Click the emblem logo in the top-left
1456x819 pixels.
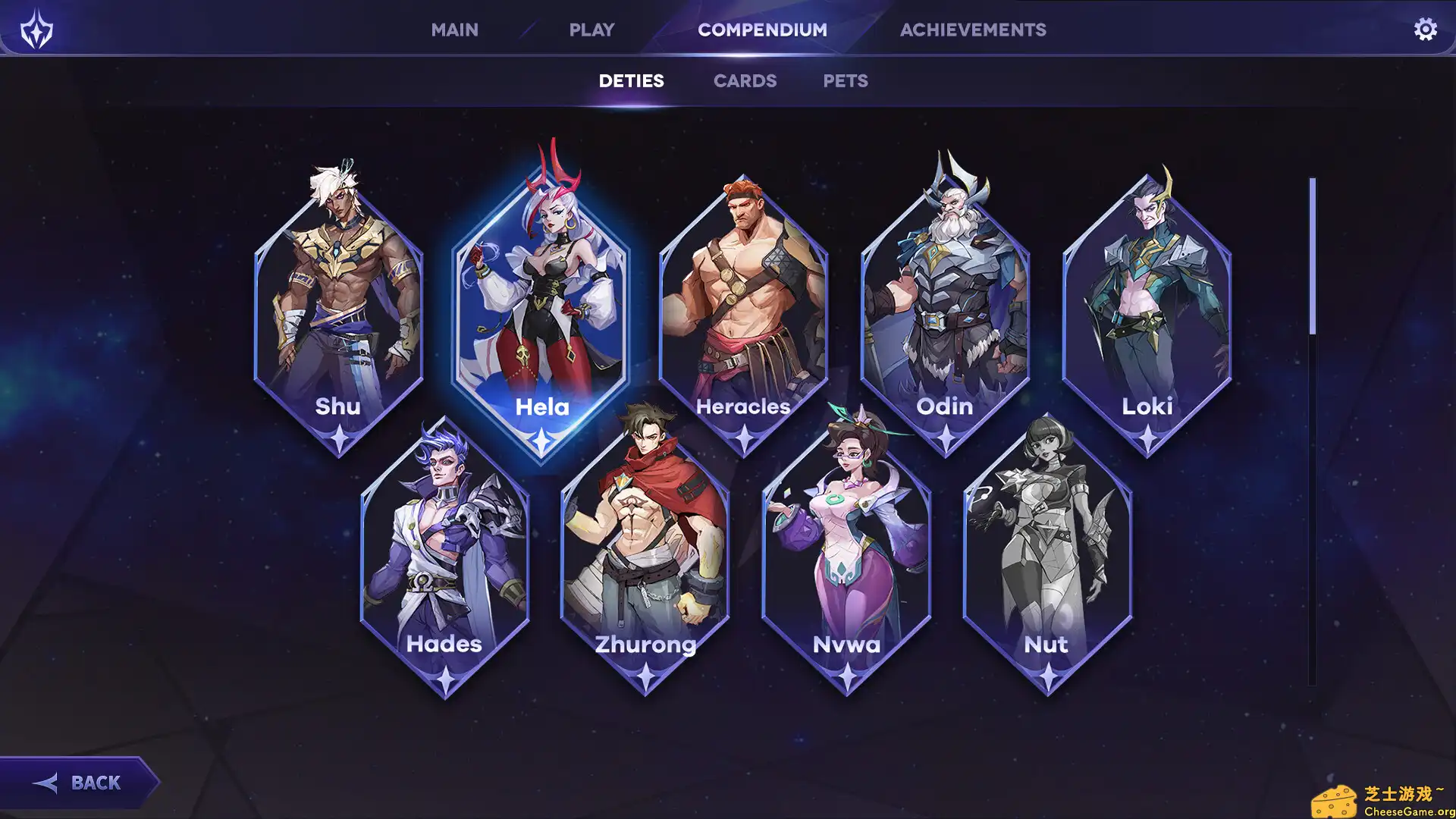pos(36,30)
